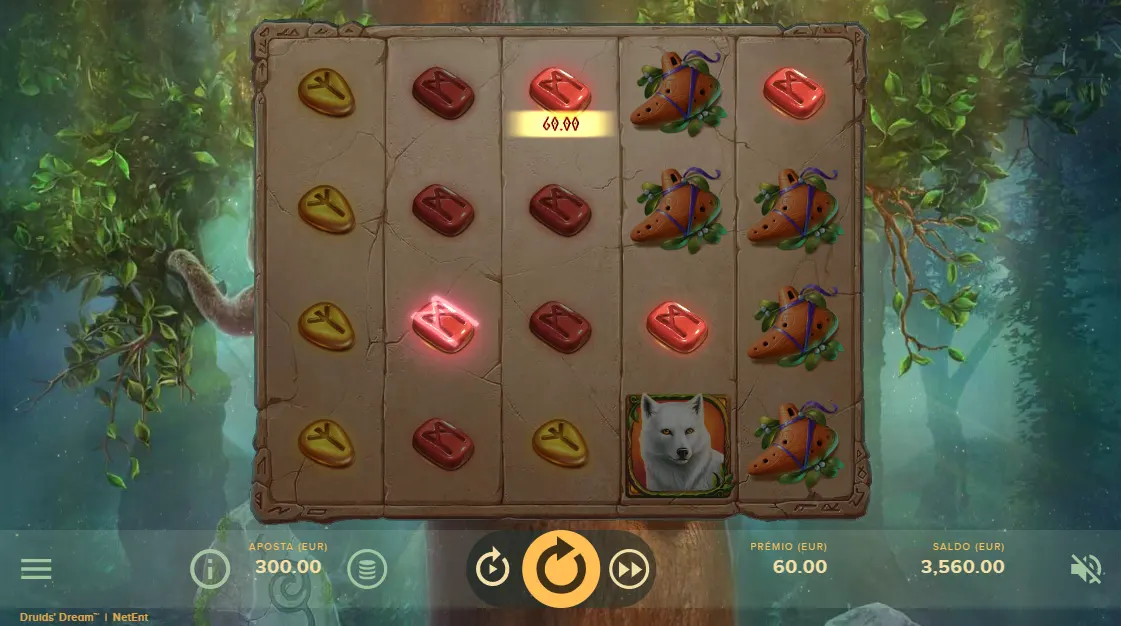Spin the reels with the big orange button

[560, 569]
